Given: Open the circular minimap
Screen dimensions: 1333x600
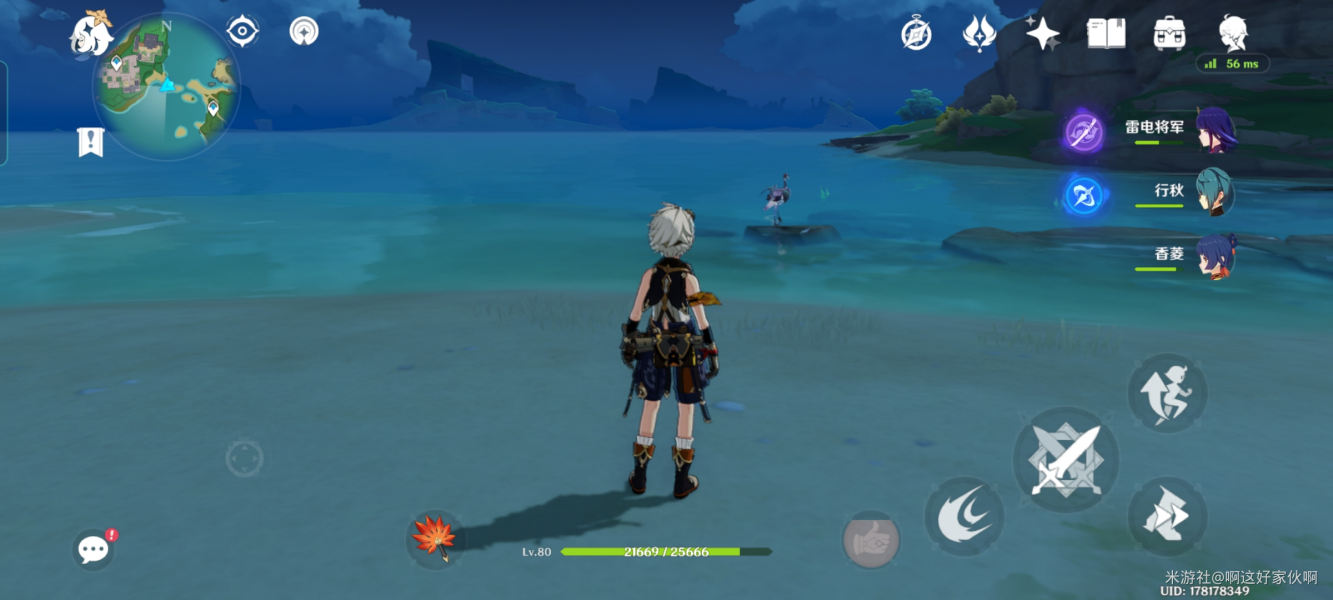Looking at the screenshot, I should click(166, 86).
